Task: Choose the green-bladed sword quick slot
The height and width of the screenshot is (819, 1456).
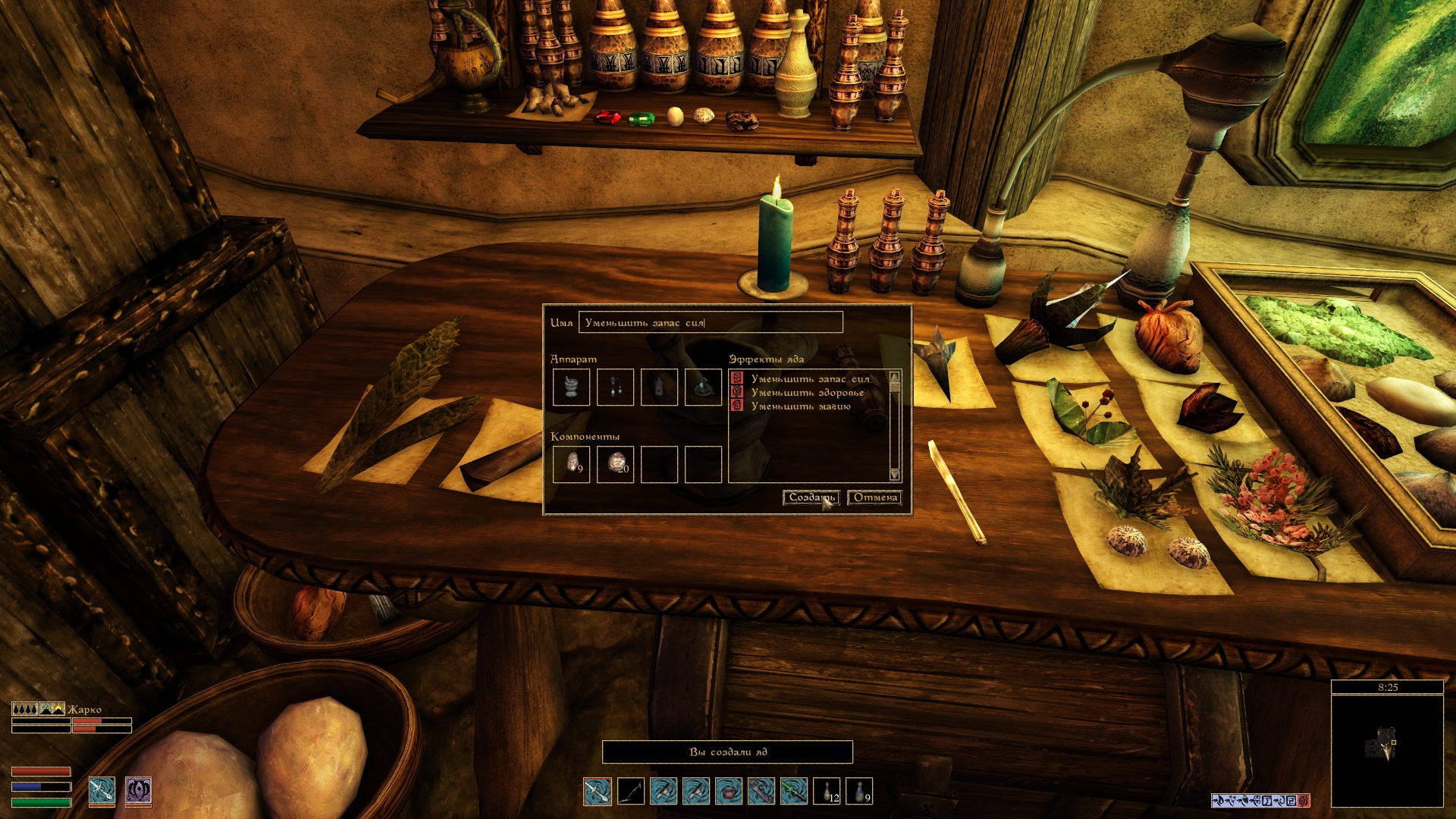Action: pyautogui.click(x=794, y=791)
